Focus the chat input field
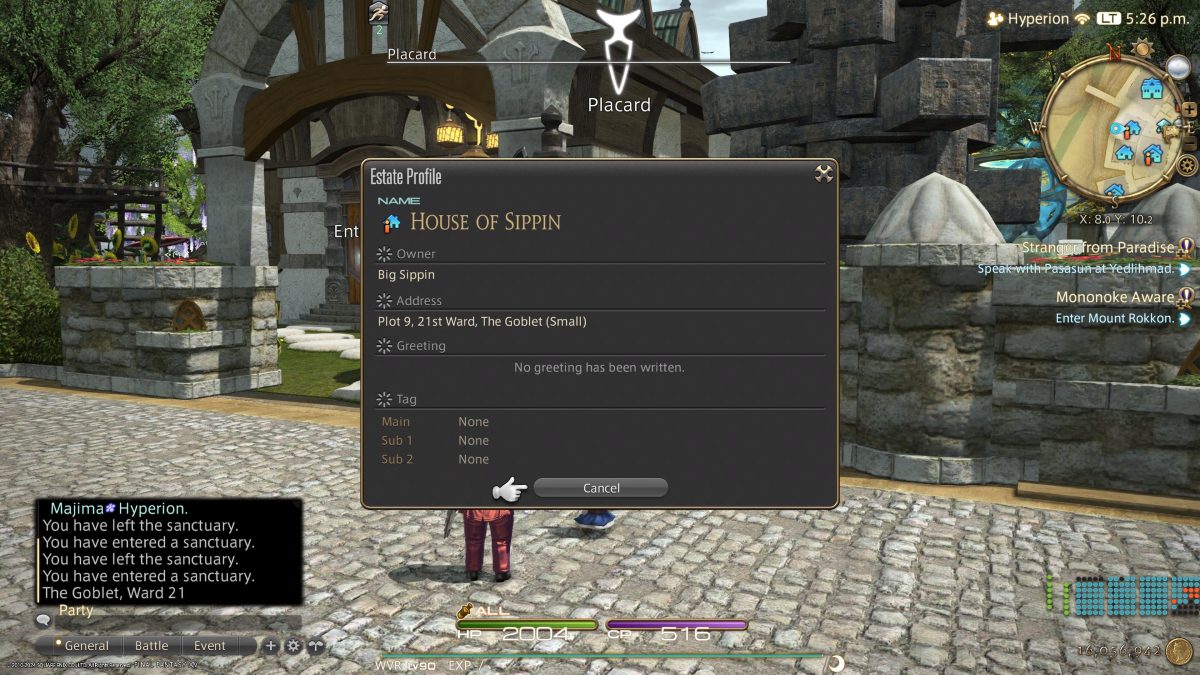The image size is (1200, 675). point(170,621)
